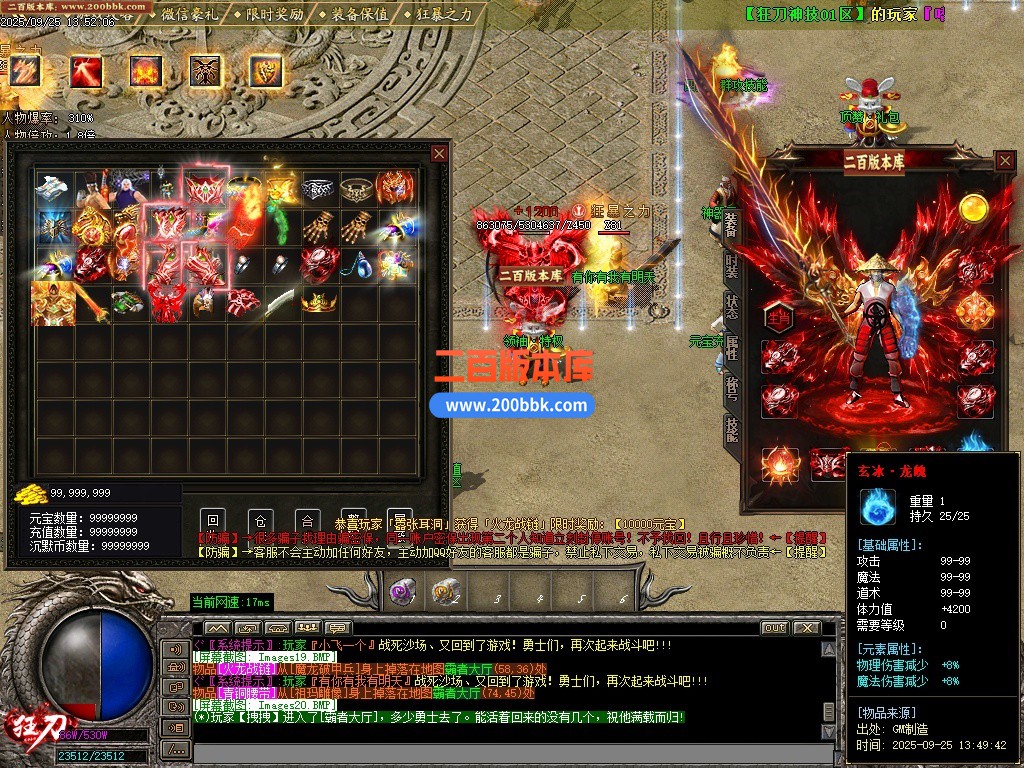This screenshot has height=768, width=1024.
Task: Select the blue music note item
Action: pyautogui.click(x=359, y=263)
